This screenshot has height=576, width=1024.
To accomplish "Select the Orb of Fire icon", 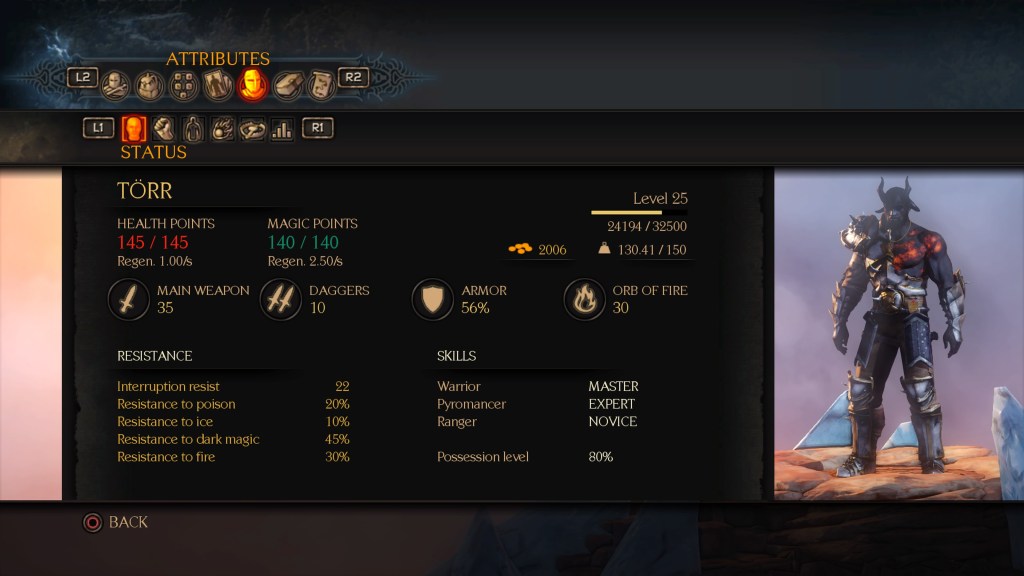I will (x=585, y=299).
